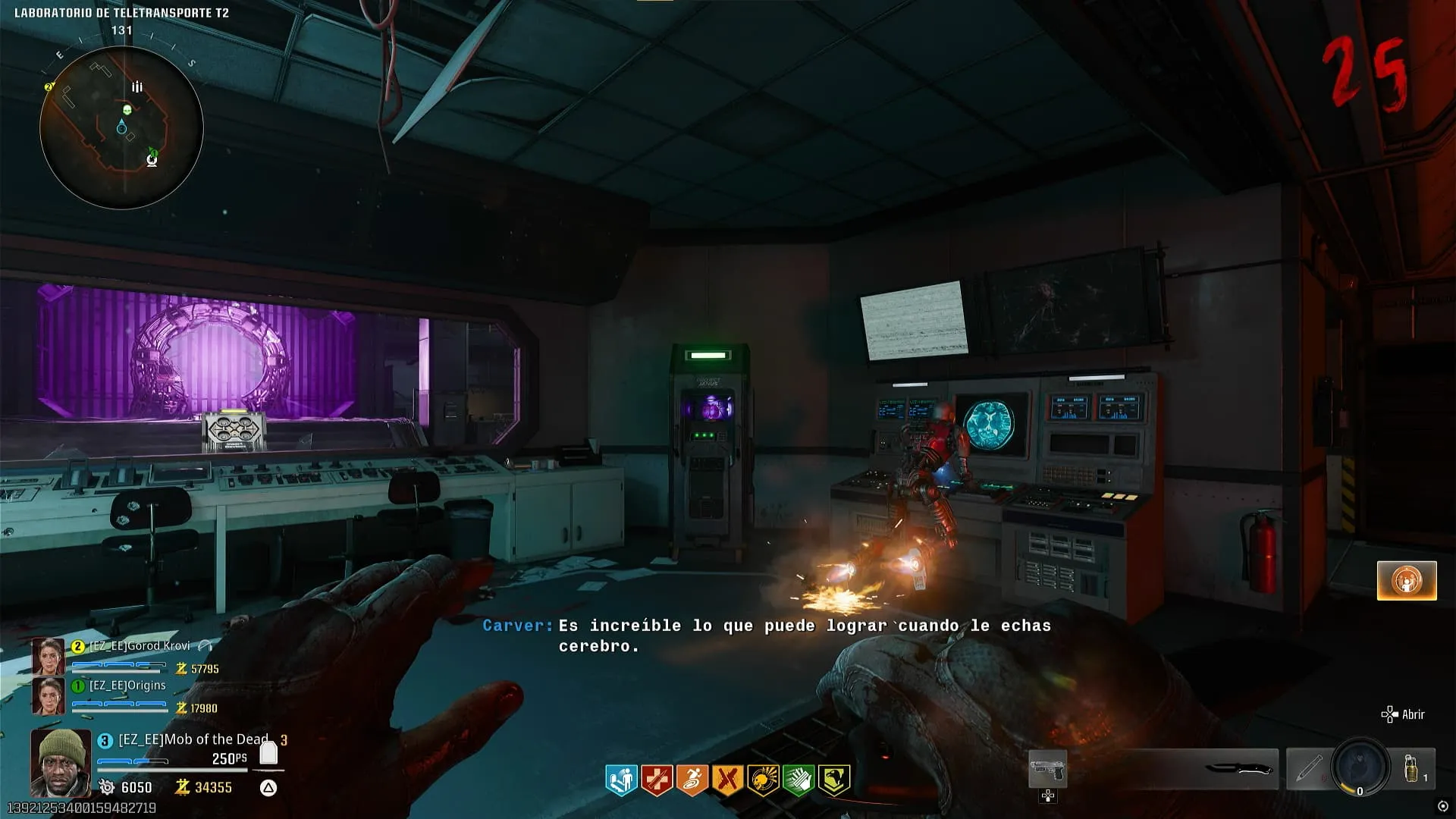This screenshot has height=819, width=1456.
Task: Select the vulture head perk icon
Action: 833,780
